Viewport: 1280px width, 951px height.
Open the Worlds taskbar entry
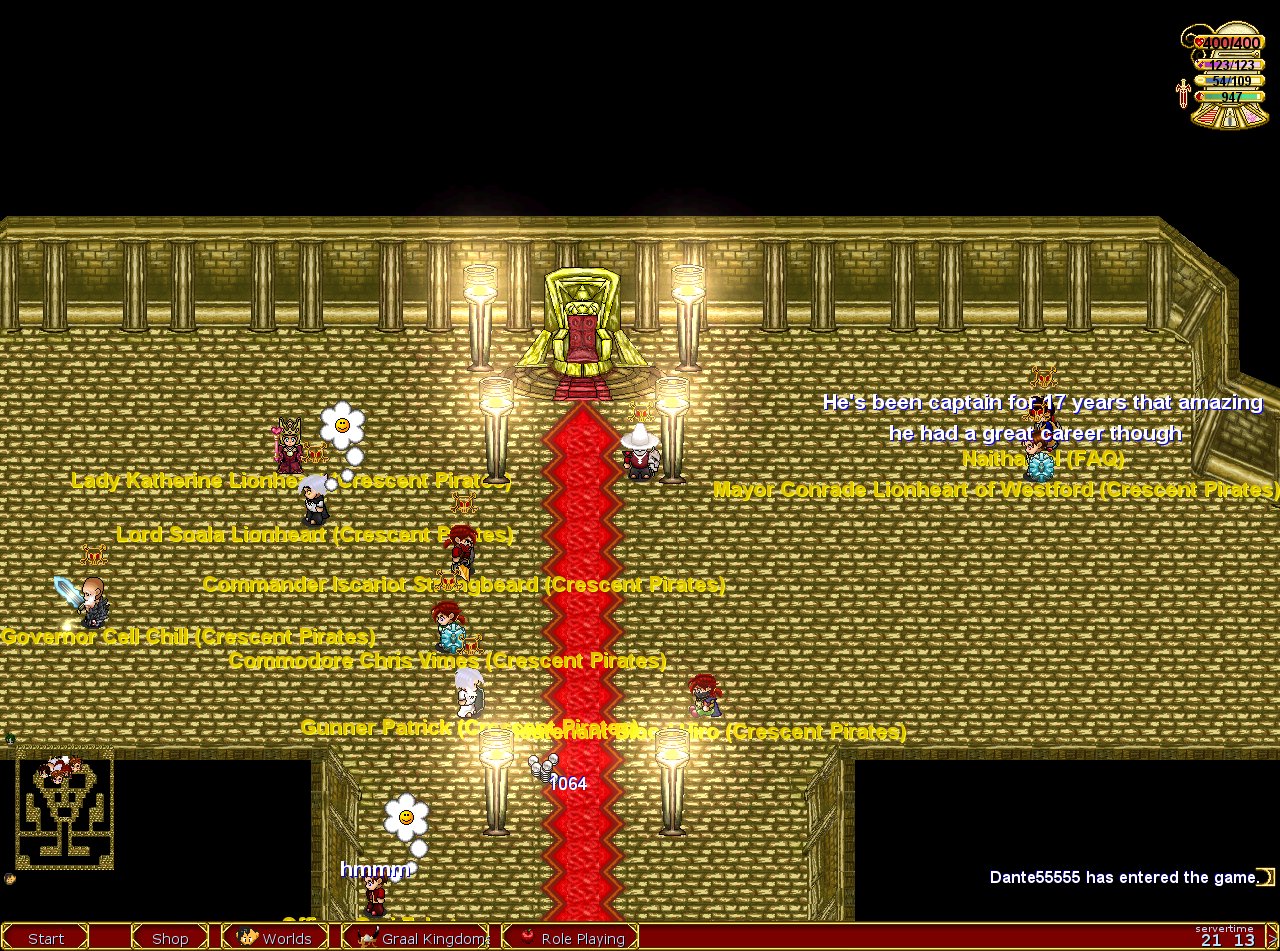[x=274, y=938]
